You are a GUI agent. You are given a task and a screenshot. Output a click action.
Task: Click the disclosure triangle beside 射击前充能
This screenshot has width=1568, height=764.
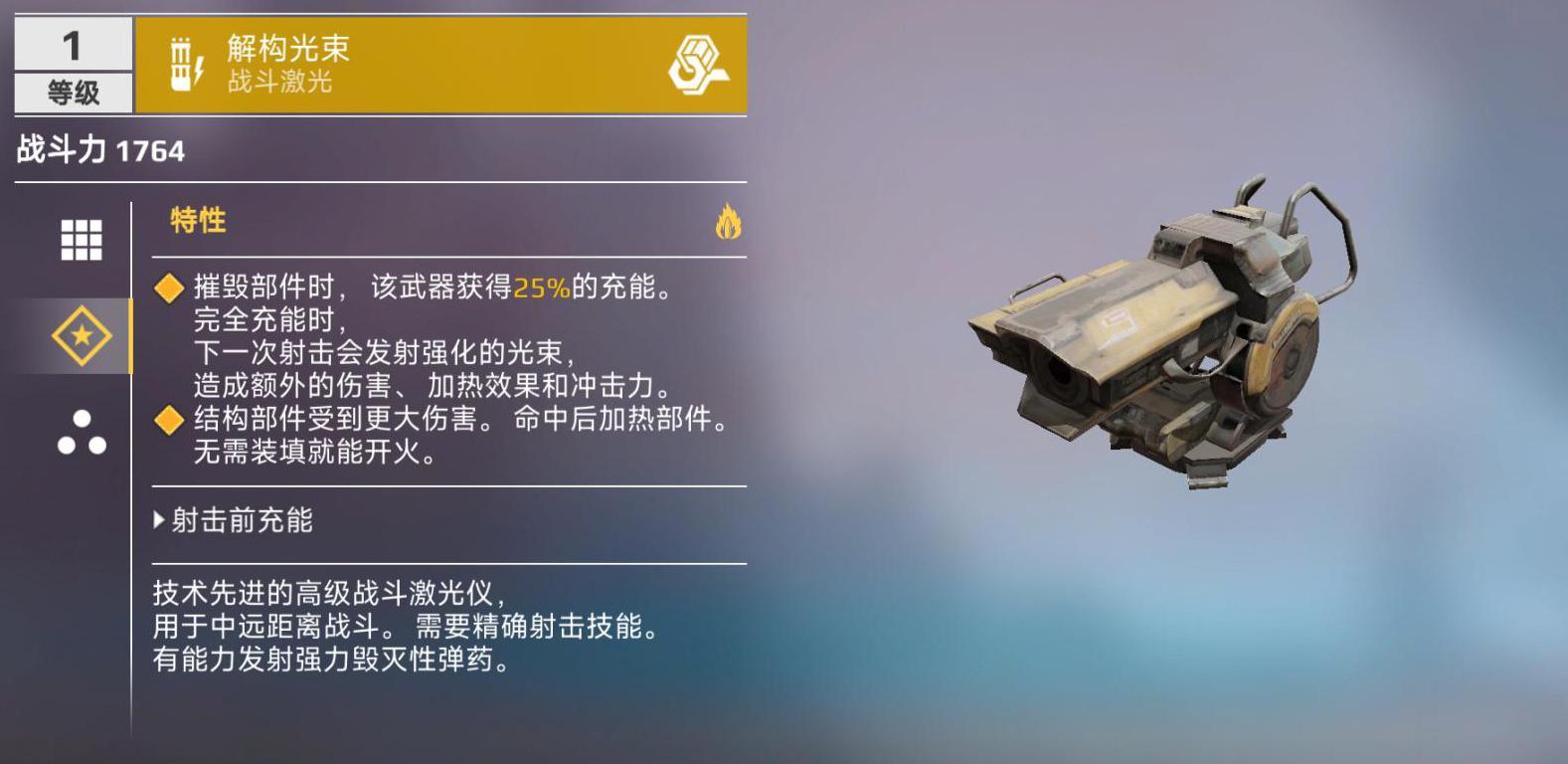(x=158, y=519)
